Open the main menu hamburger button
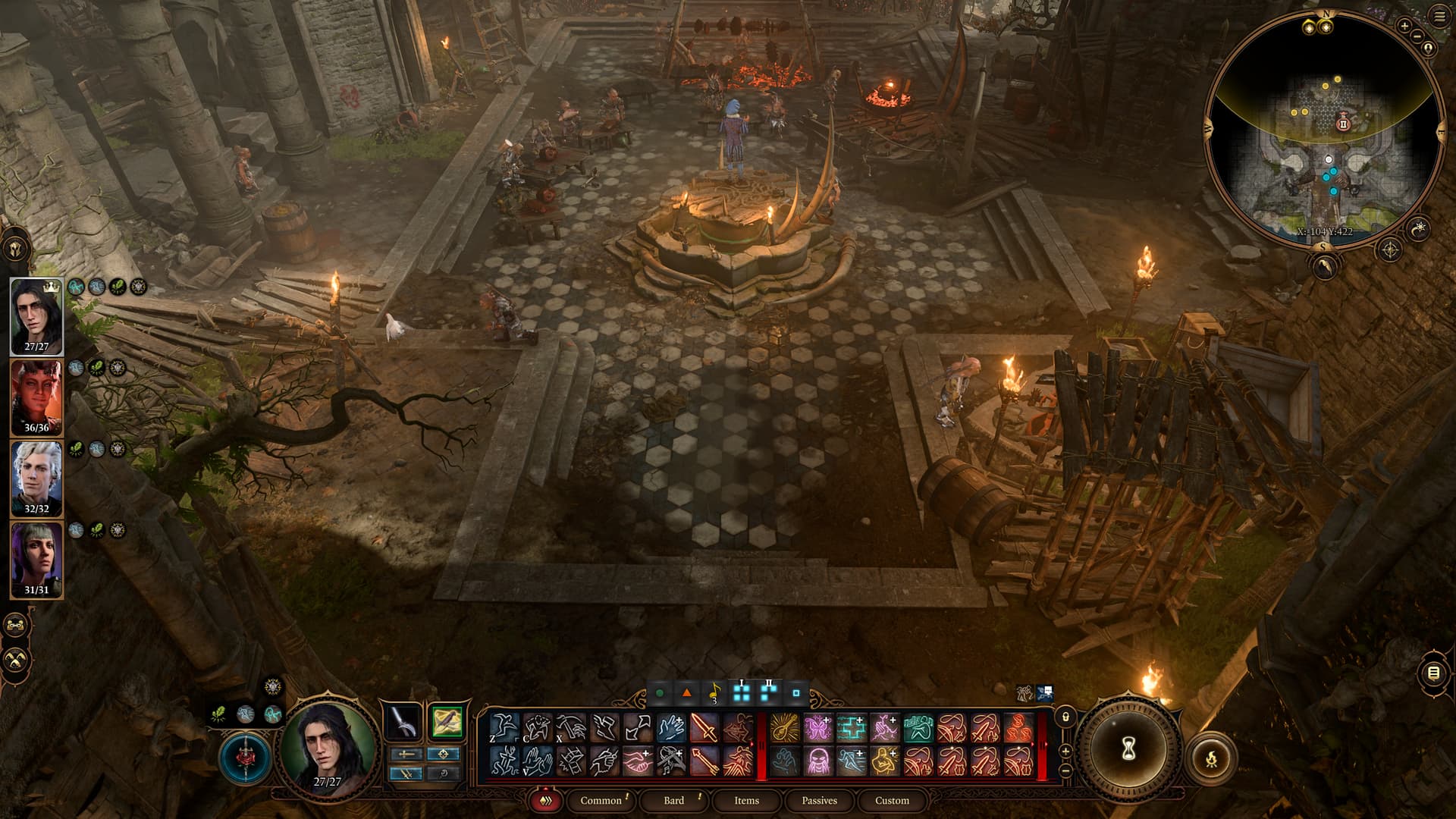The height and width of the screenshot is (819, 1456). [1439, 16]
